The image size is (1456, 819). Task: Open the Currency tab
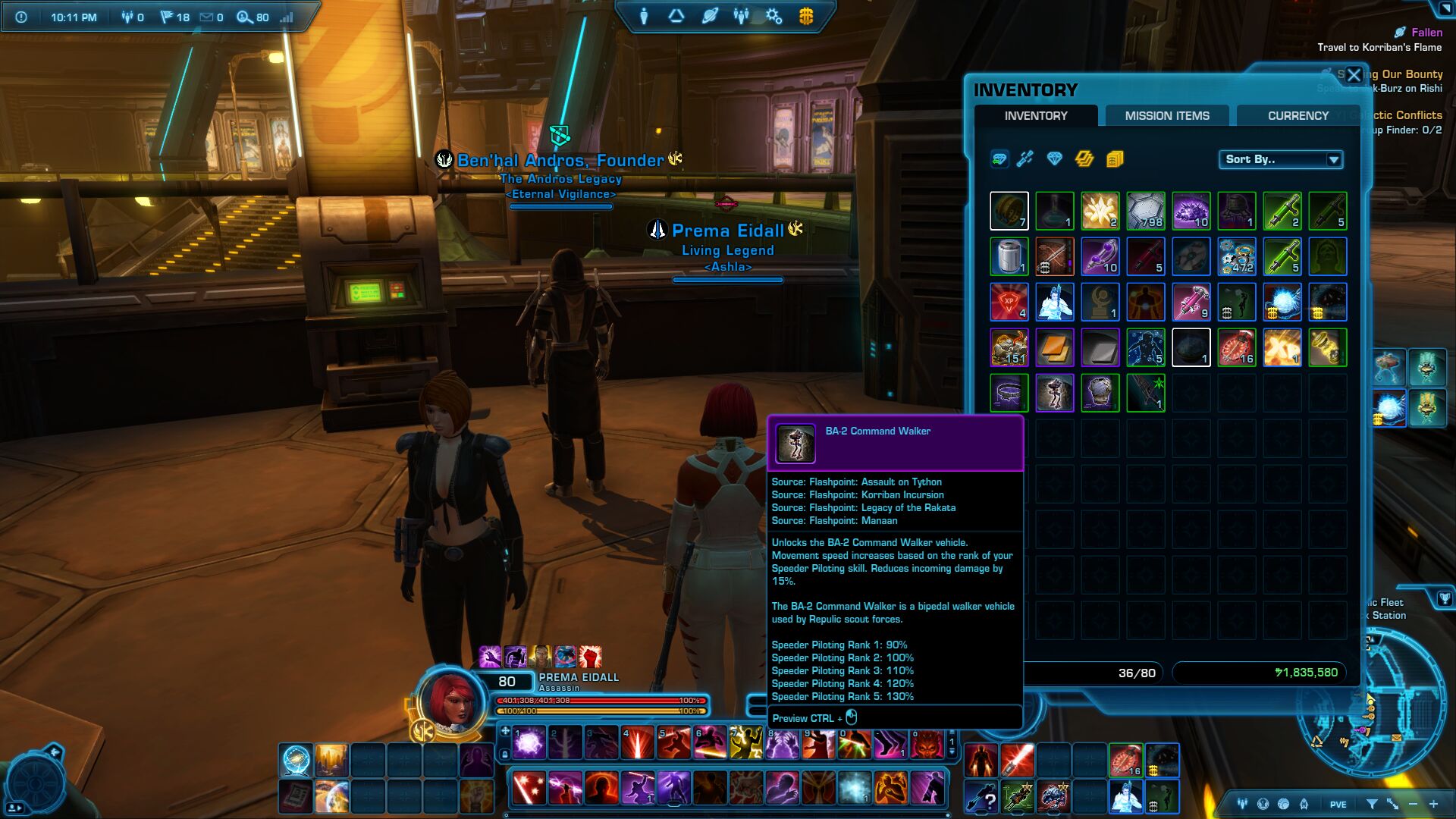coord(1298,116)
